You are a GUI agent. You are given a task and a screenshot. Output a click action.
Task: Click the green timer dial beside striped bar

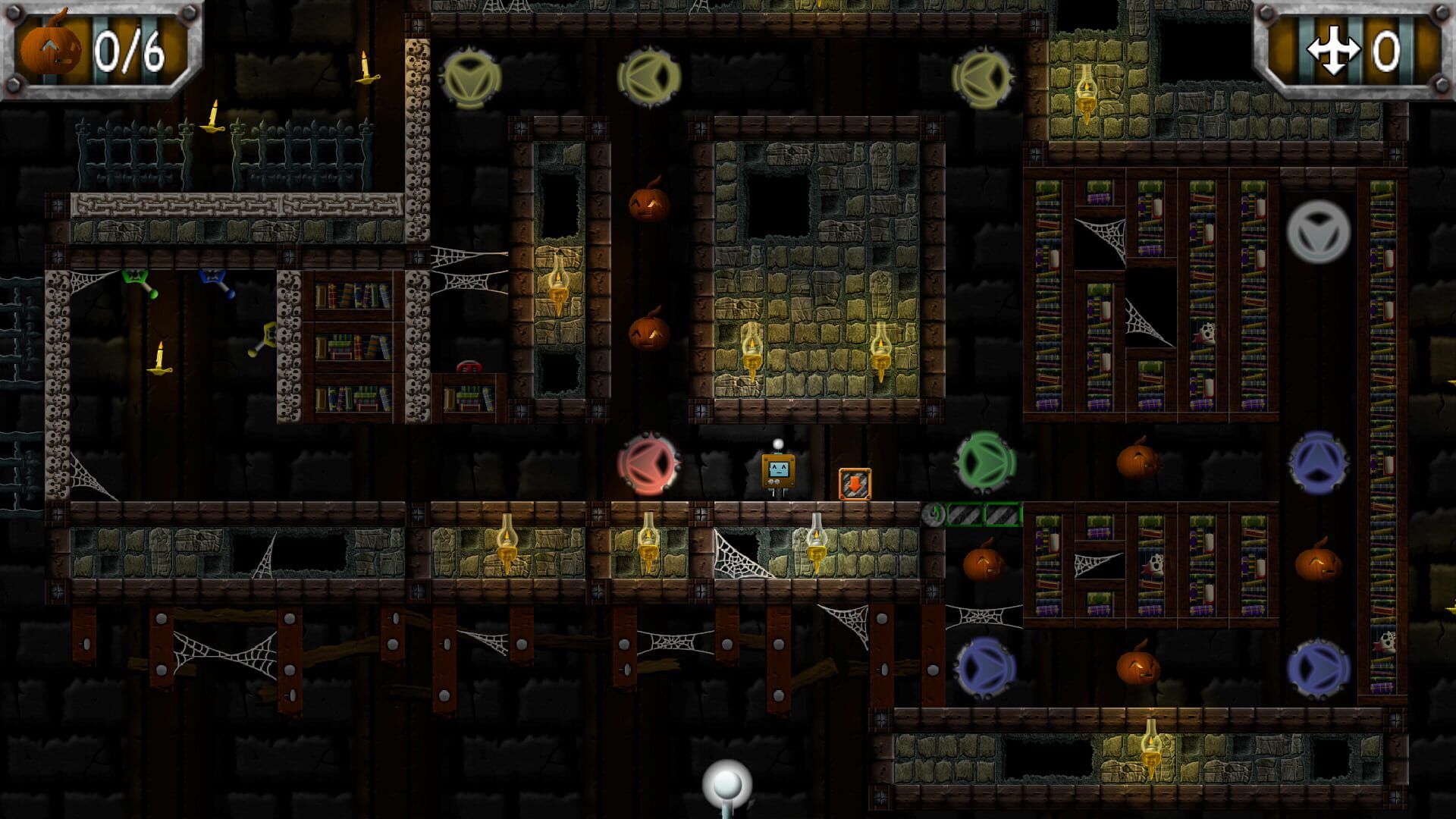[x=933, y=513]
